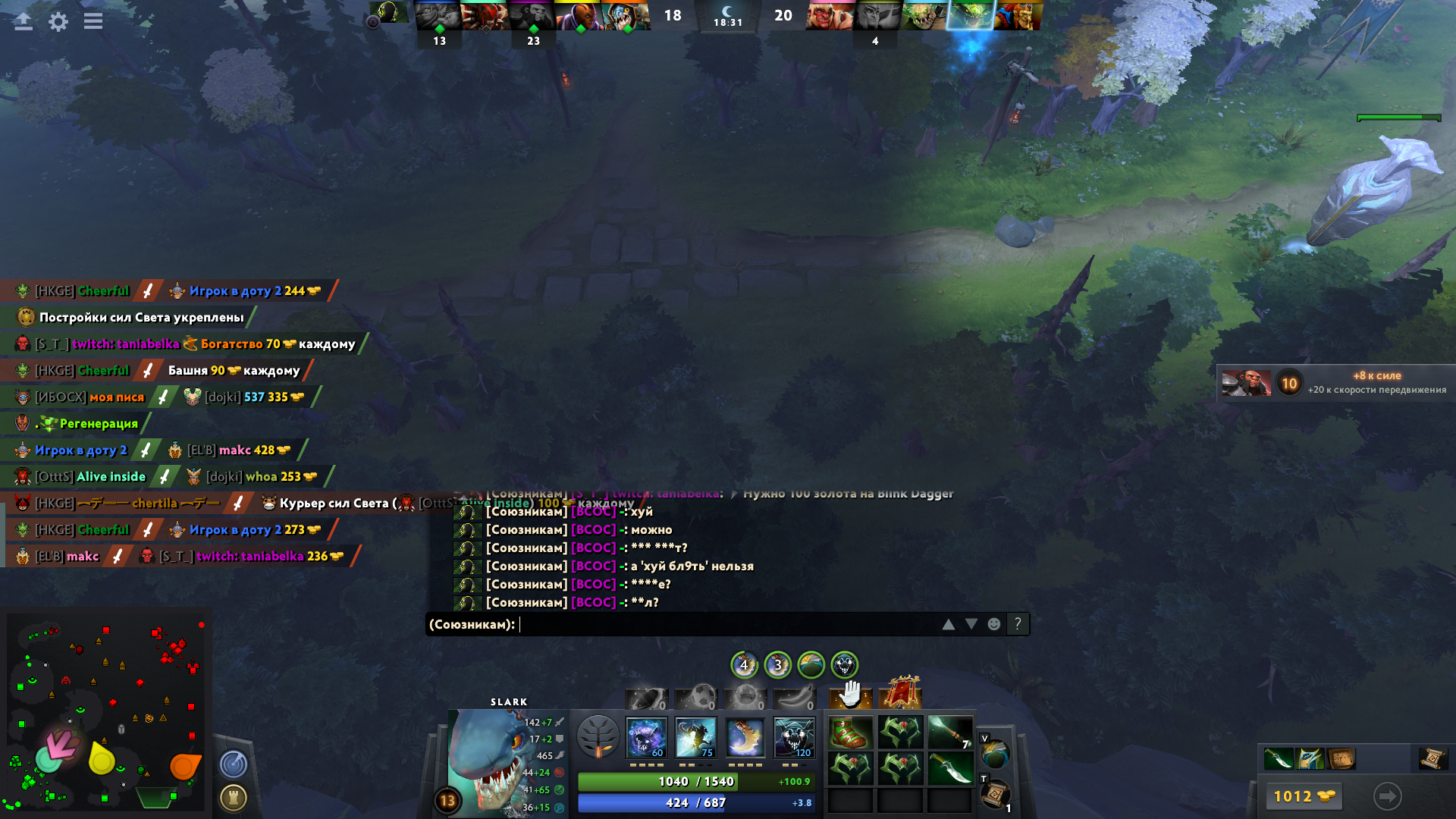Image resolution: width=1456 pixels, height=819 pixels.
Task: Activate Slark's Shadow Dance ultimate
Action: (794, 737)
